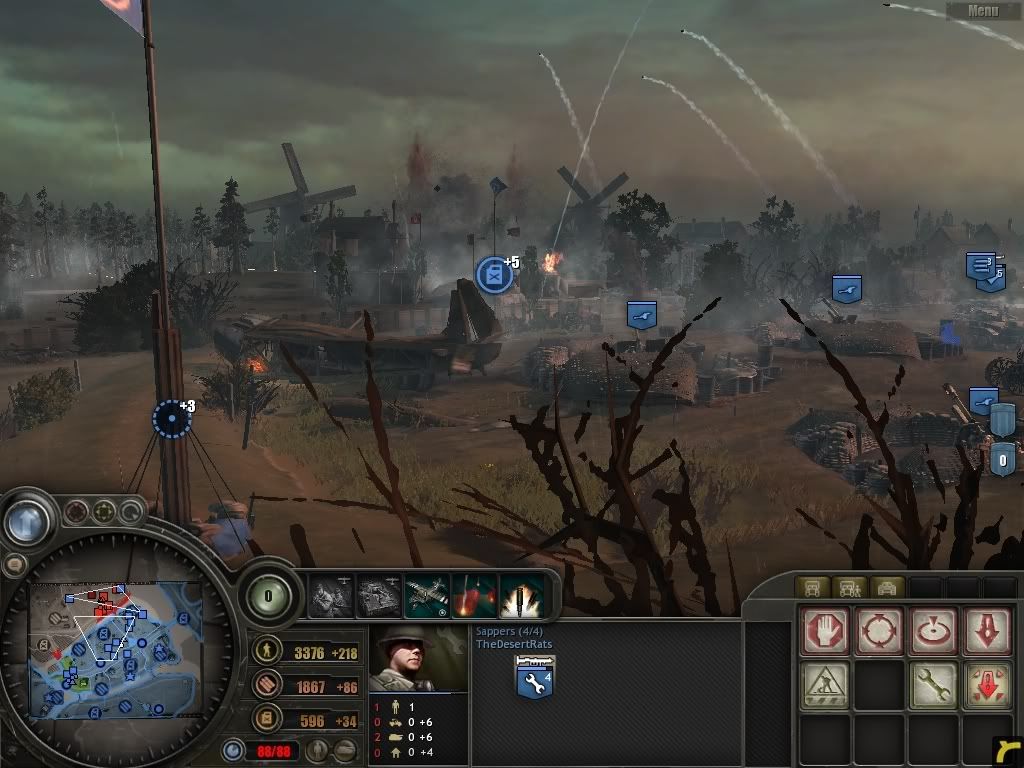Select the glider infantry commander ability
This screenshot has height=768, width=1024.
[x=331, y=596]
